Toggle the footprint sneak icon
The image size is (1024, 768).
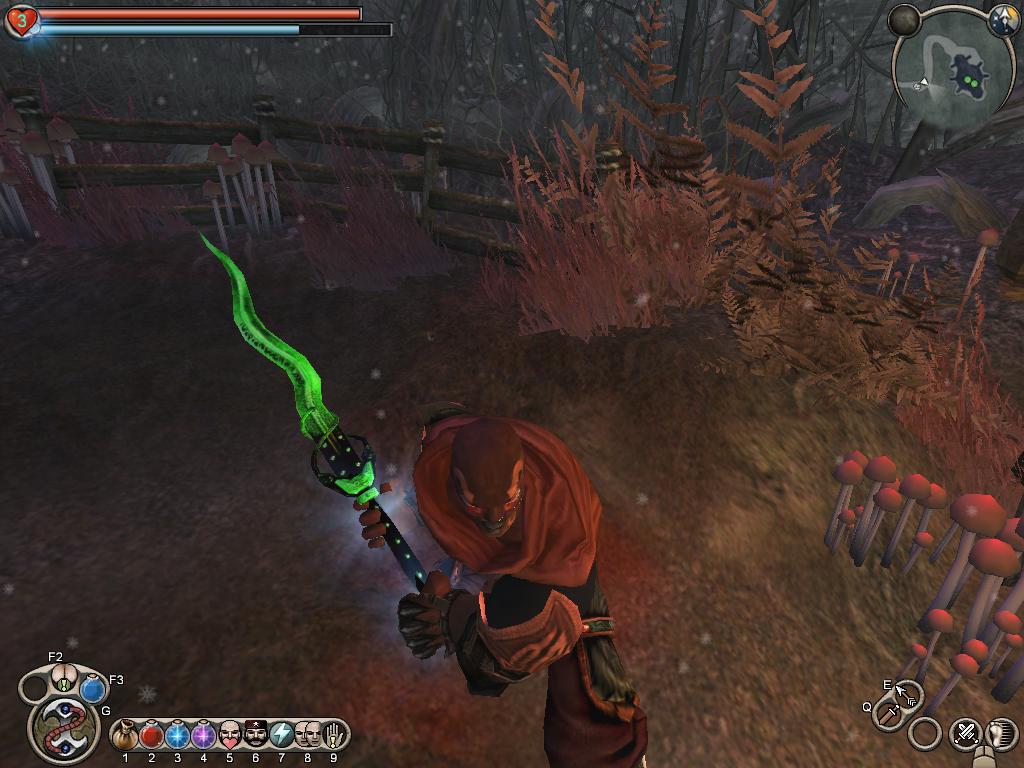coord(1001,733)
